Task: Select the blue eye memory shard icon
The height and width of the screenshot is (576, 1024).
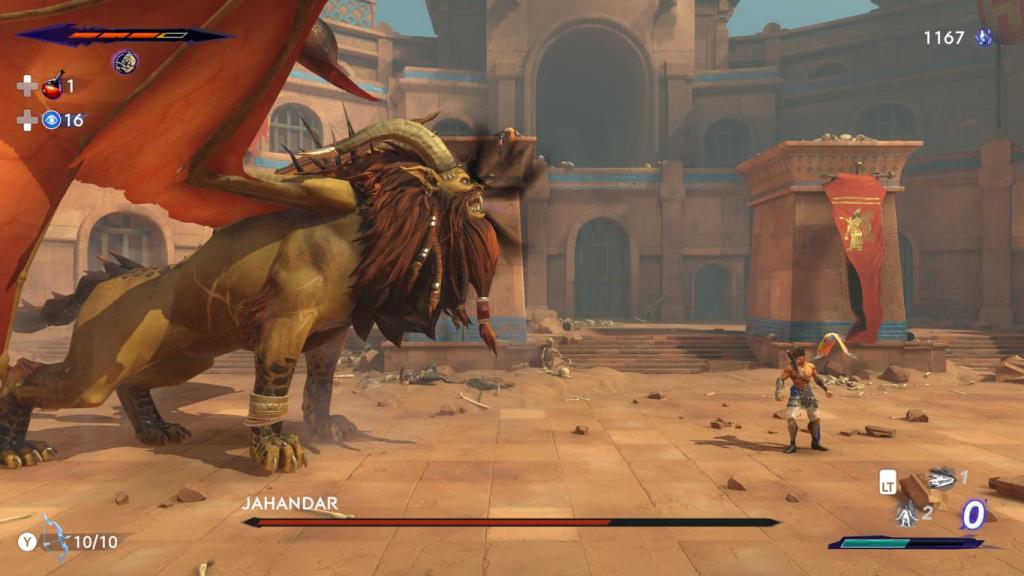Action: (51, 120)
